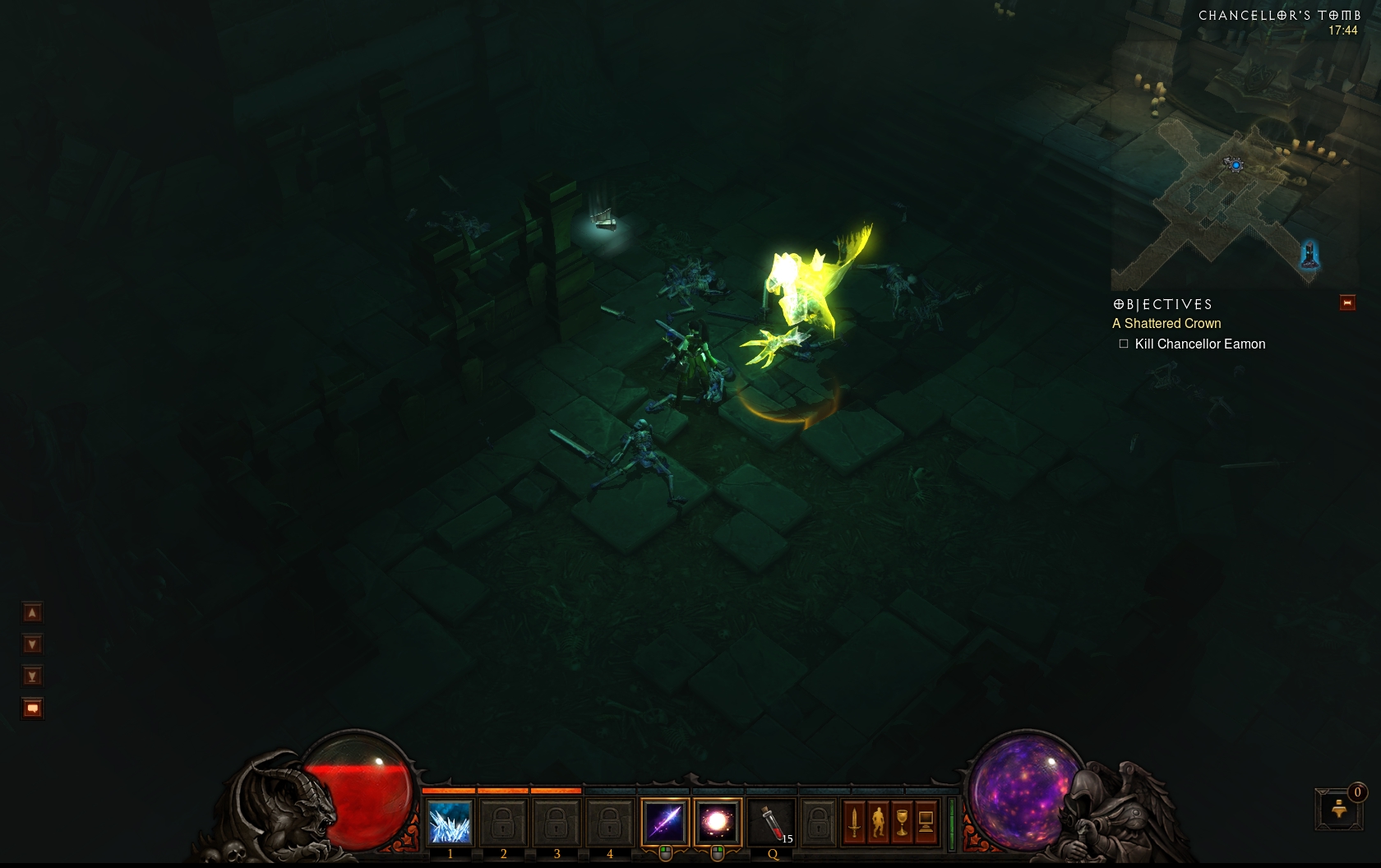Image resolution: width=1381 pixels, height=868 pixels.
Task: Cast the glowing orb secondary mouse skill
Action: 718,821
